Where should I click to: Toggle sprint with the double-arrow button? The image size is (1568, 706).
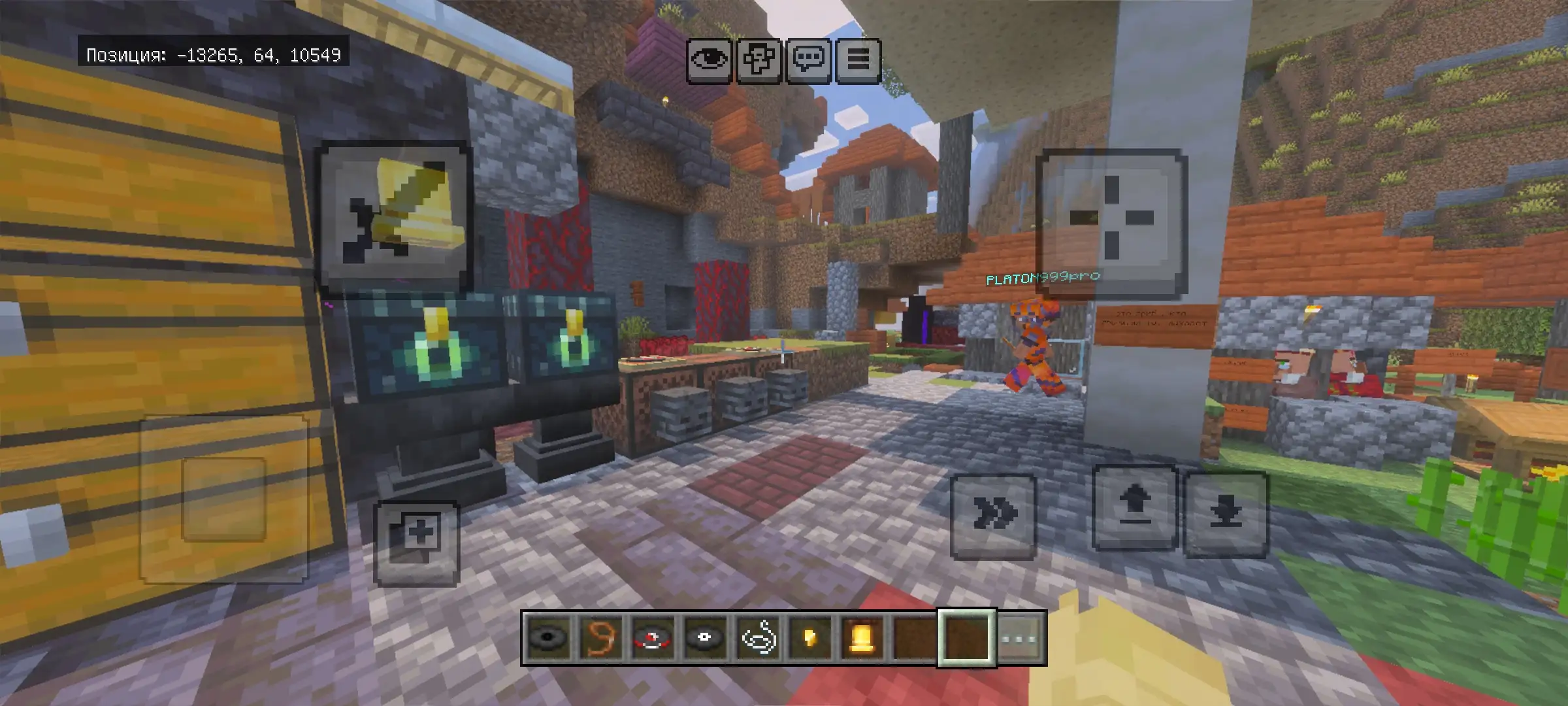(x=993, y=515)
